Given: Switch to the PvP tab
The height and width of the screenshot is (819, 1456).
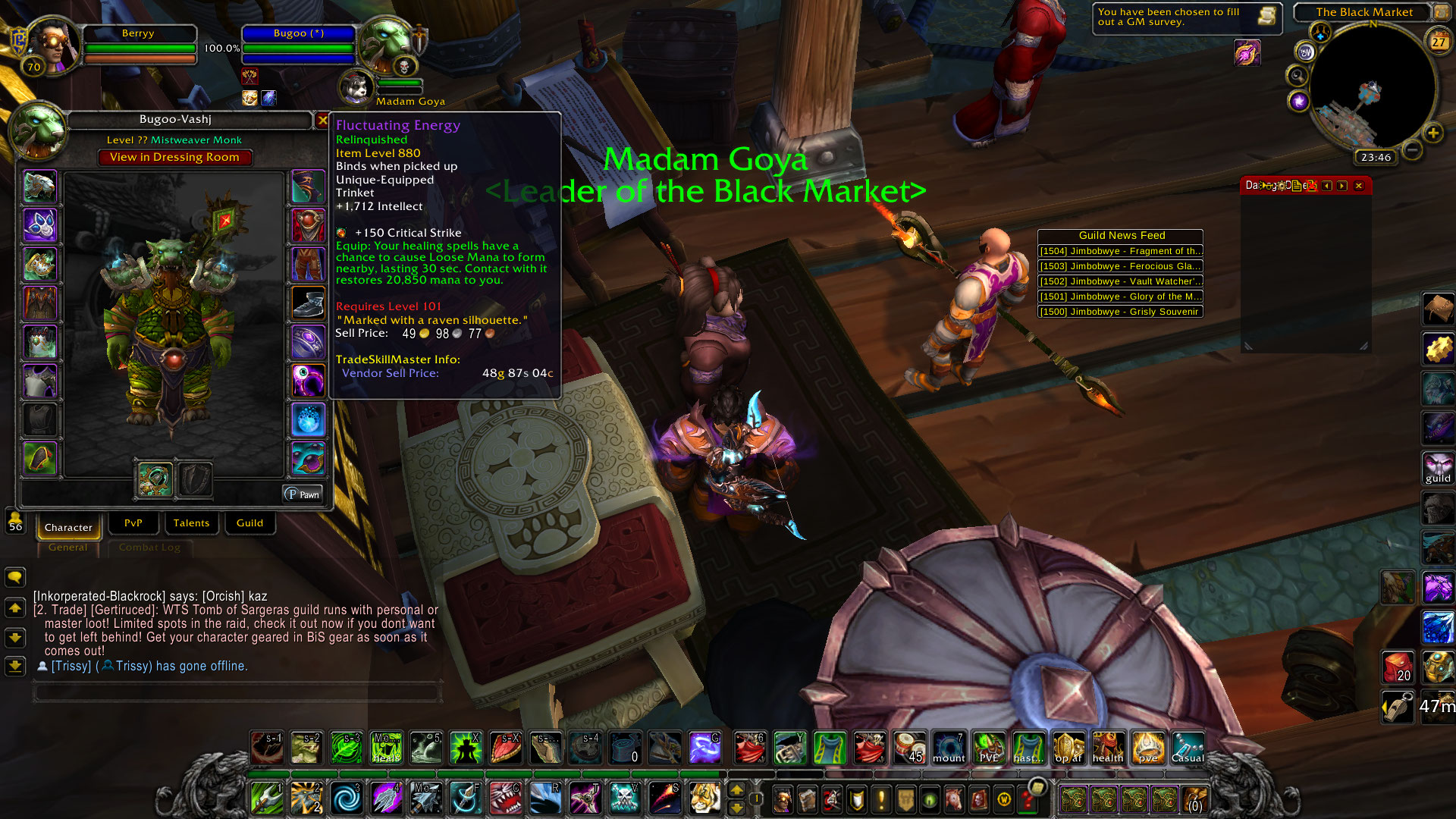Looking at the screenshot, I should [133, 522].
